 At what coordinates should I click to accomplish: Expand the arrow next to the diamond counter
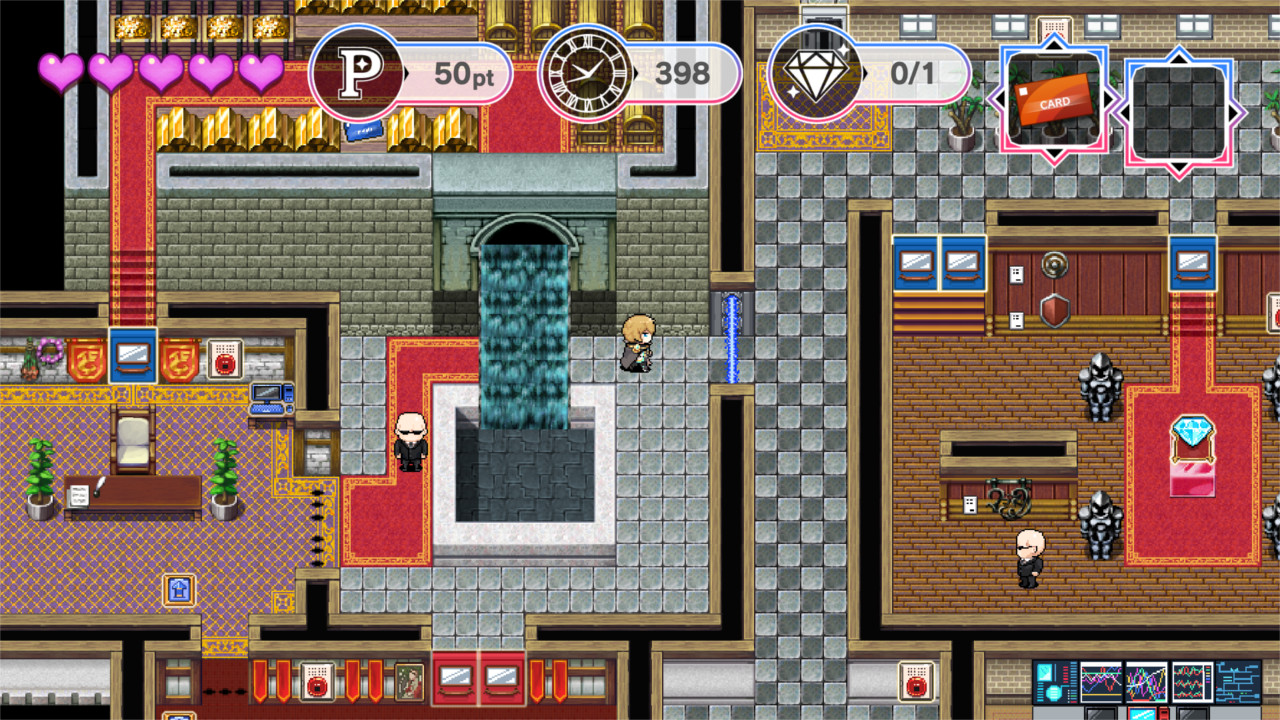867,72
